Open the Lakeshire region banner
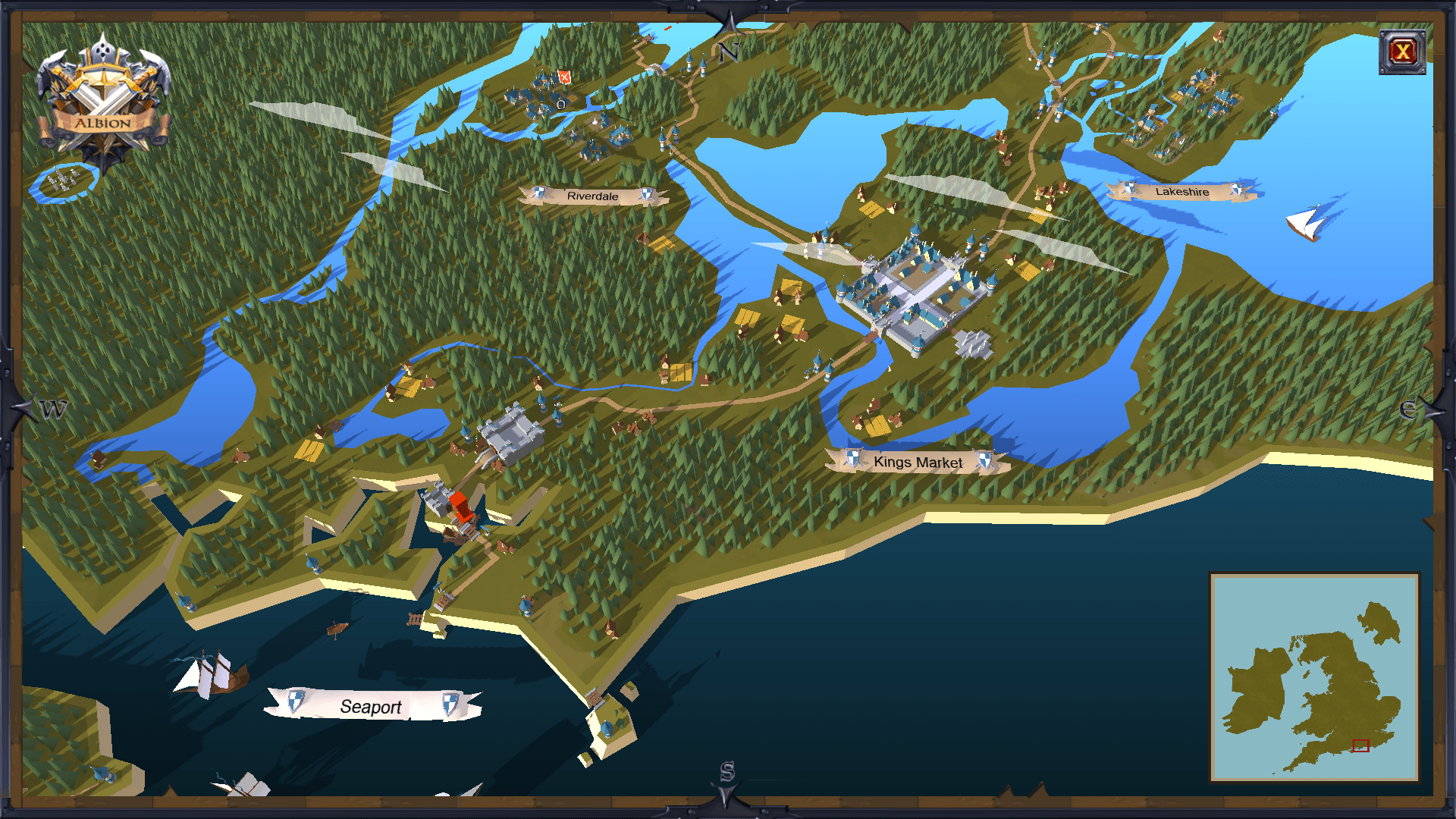Screen dimensions: 1456x819 point(1182,193)
